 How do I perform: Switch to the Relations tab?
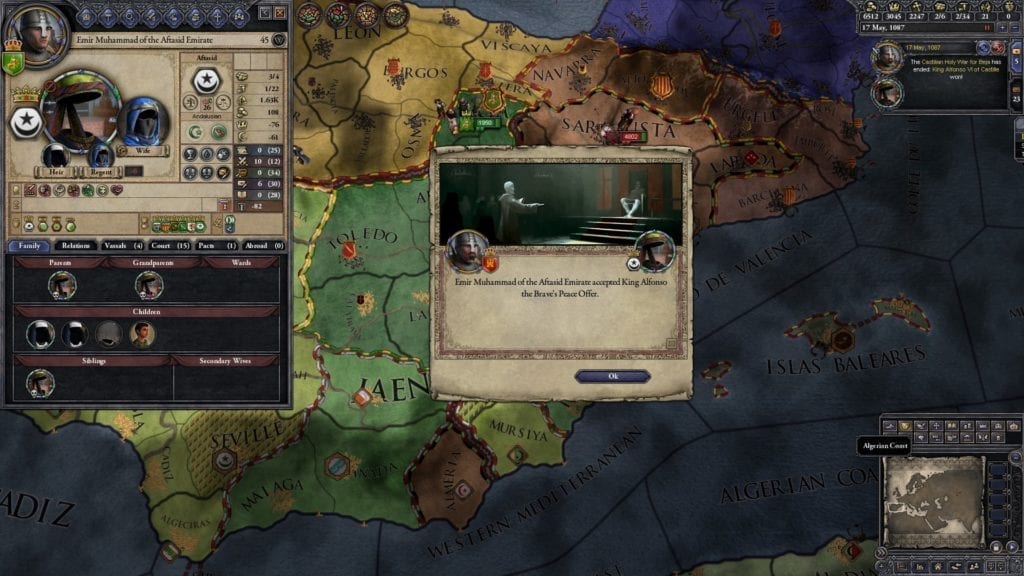[76, 245]
